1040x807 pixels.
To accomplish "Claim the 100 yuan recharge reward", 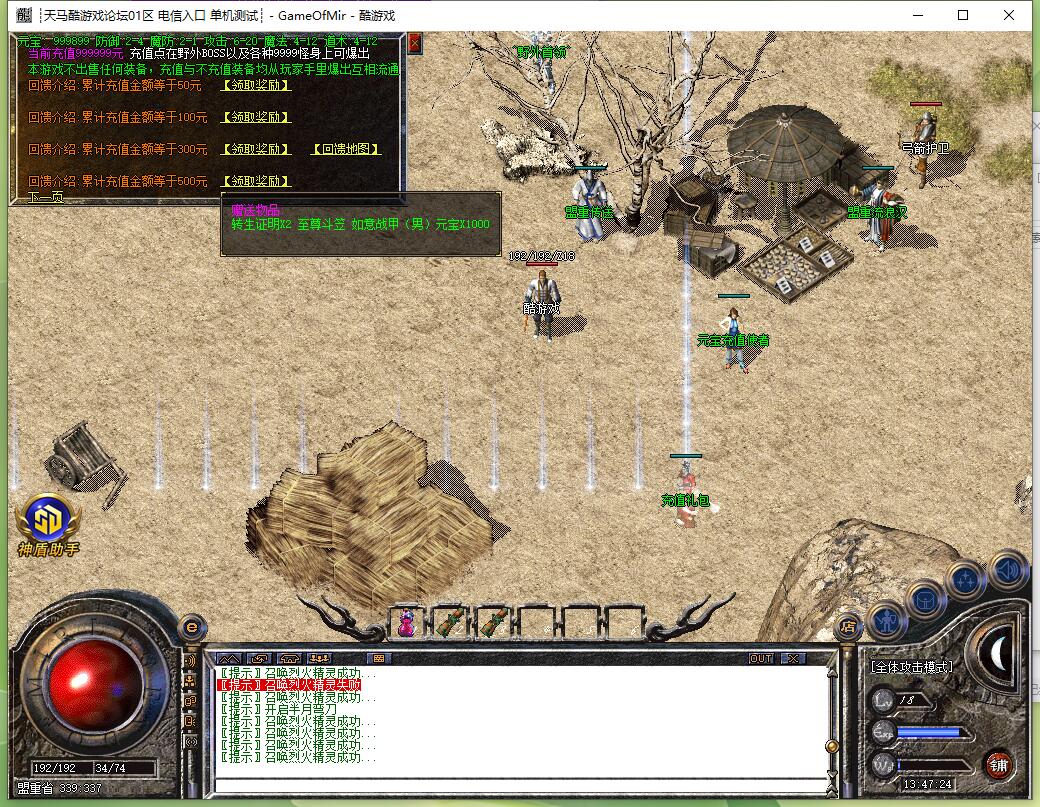I will 255,117.
